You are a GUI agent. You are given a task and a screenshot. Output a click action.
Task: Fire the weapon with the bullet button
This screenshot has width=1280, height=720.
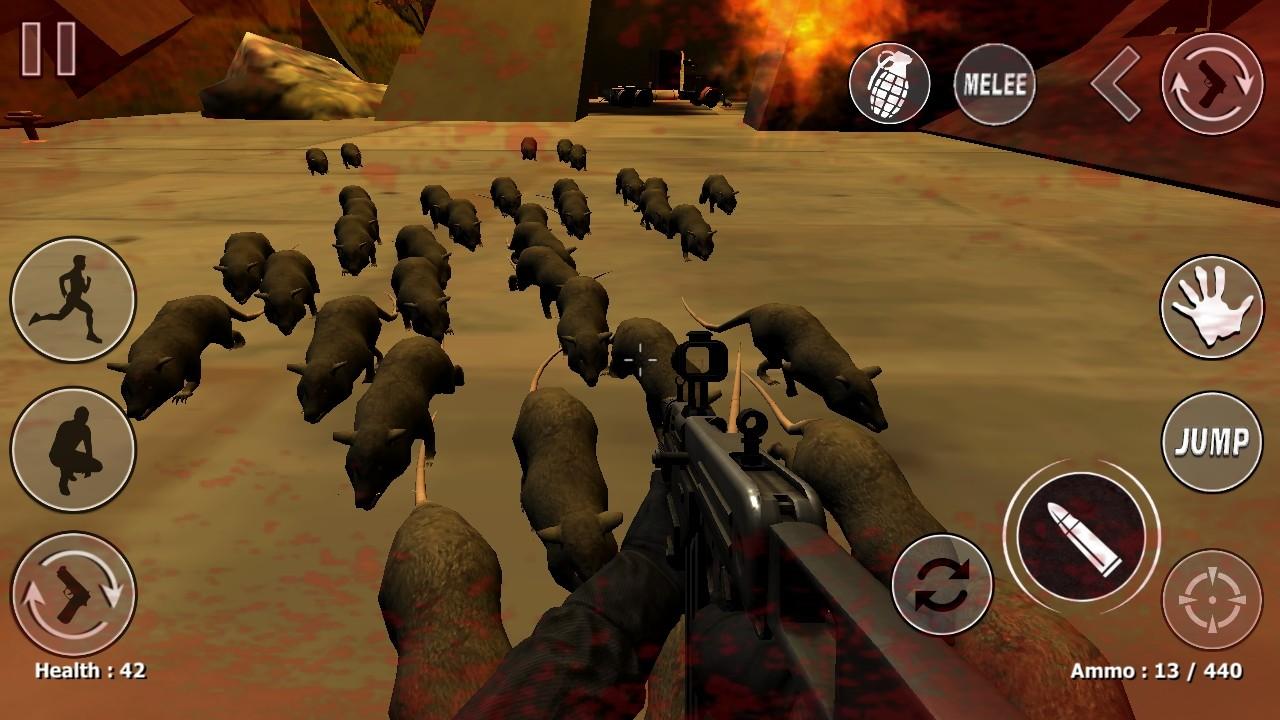click(x=1081, y=537)
